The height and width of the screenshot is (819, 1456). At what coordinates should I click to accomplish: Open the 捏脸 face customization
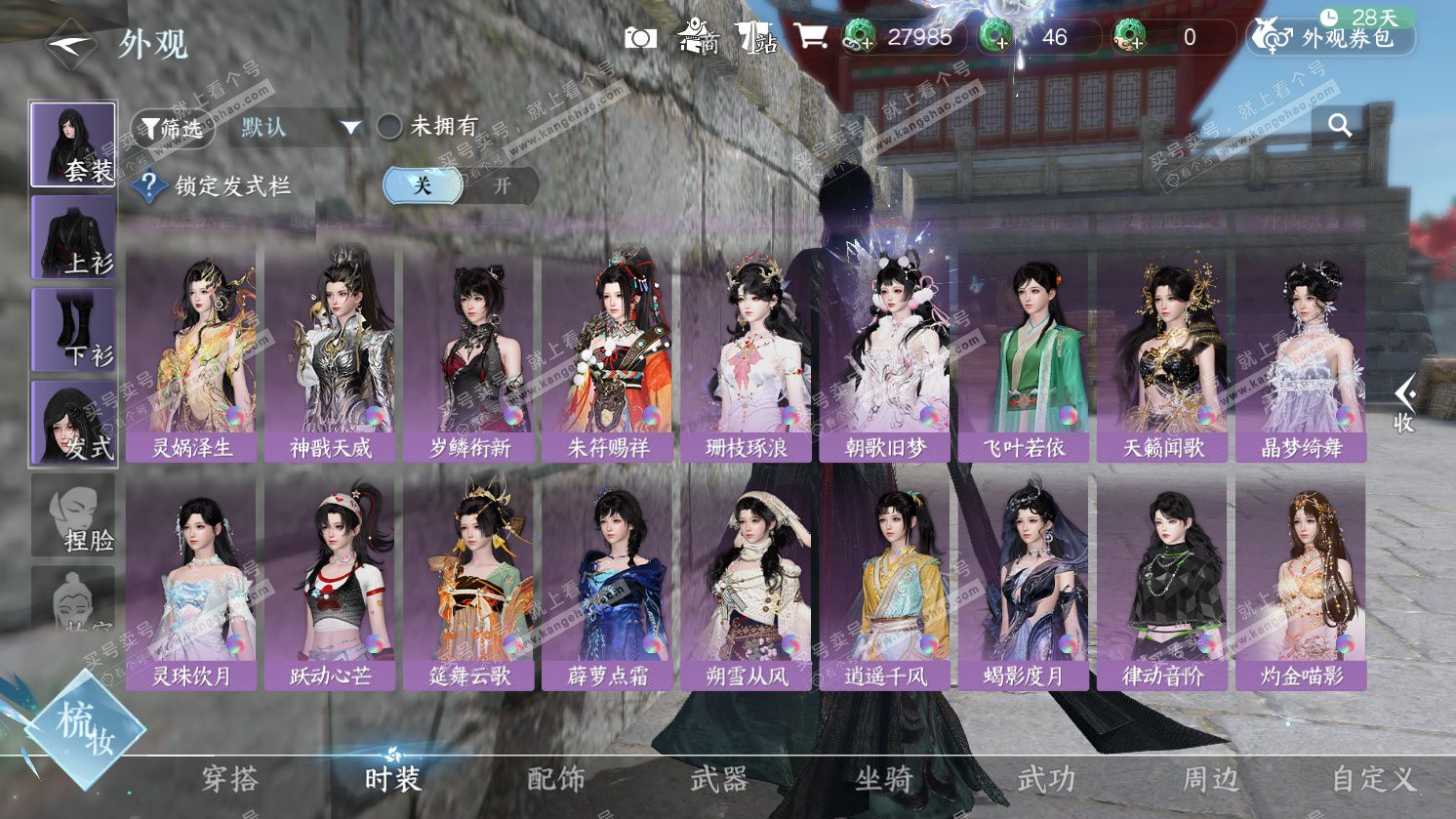[x=73, y=515]
